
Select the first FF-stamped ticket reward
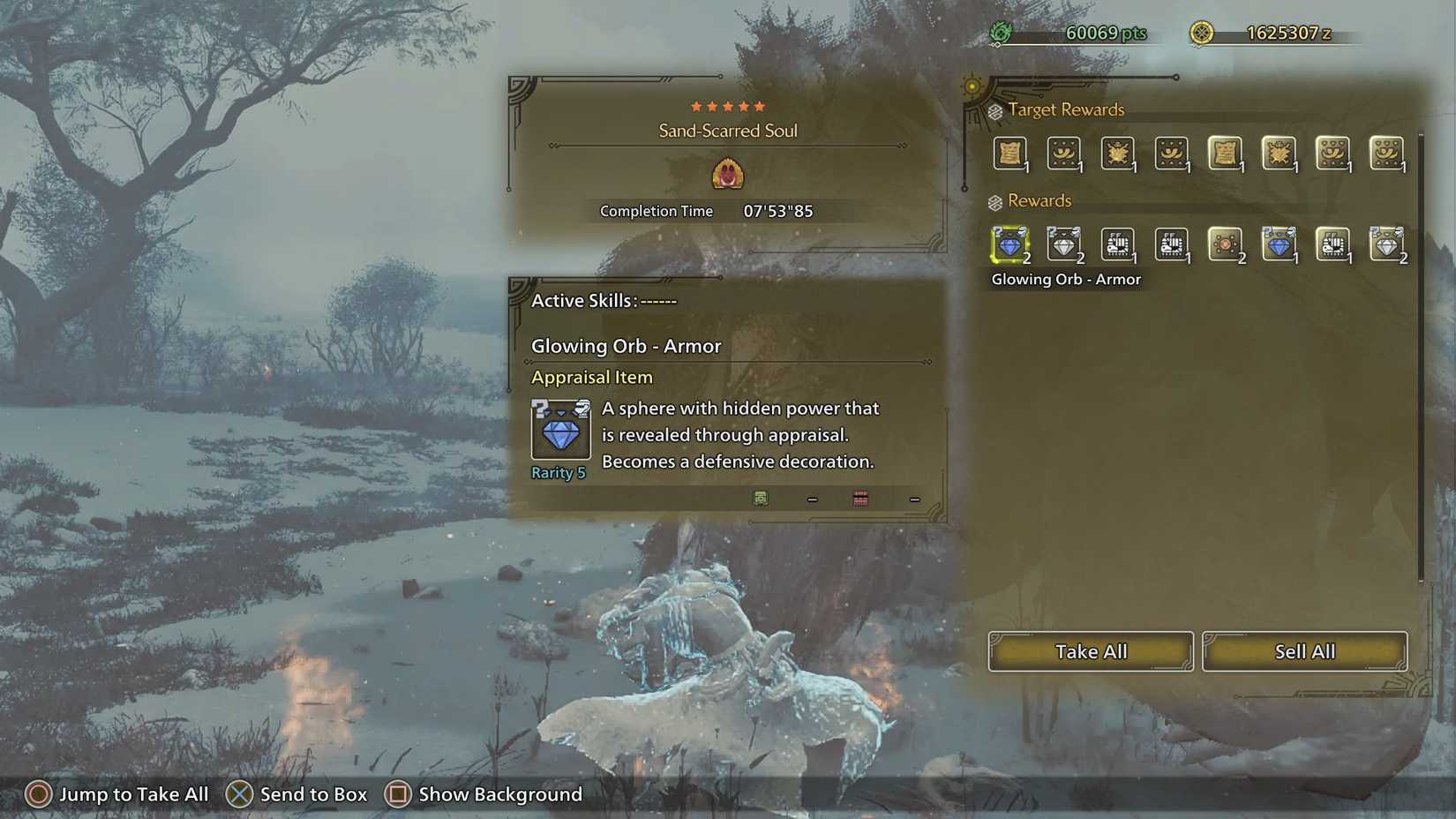[x=1118, y=244]
